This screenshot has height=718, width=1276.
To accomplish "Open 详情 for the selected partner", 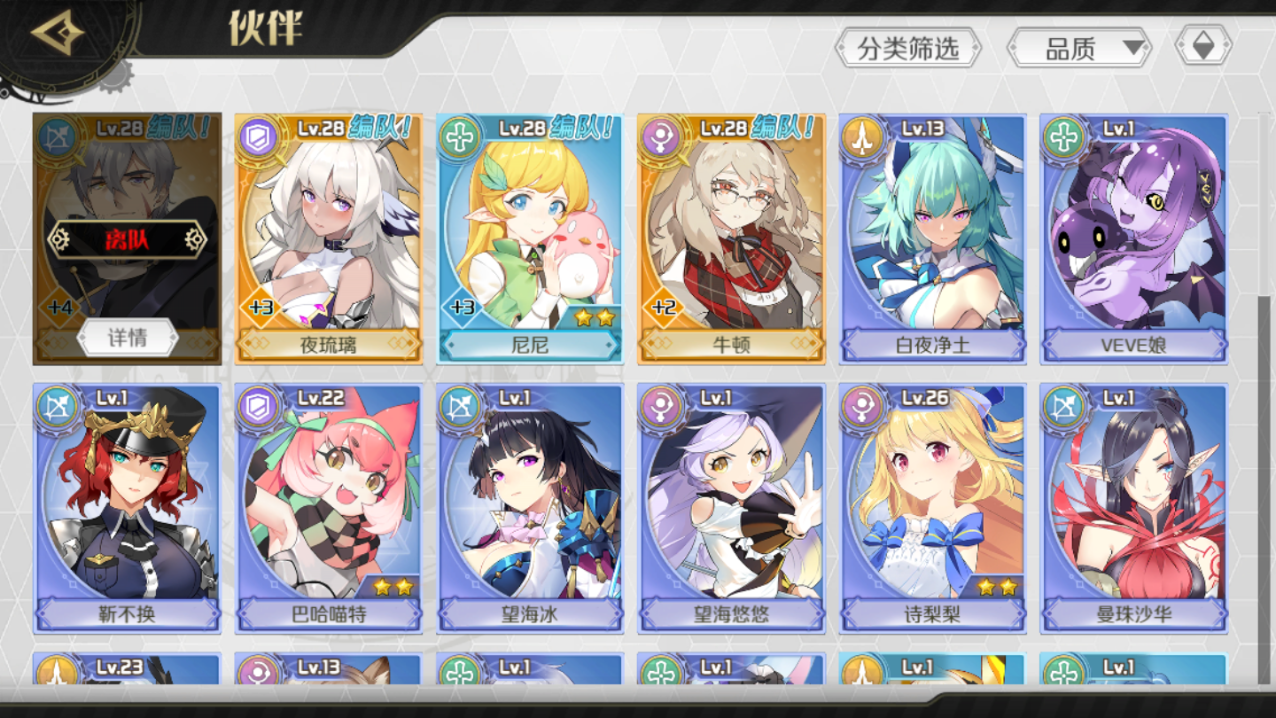I will coord(128,338).
